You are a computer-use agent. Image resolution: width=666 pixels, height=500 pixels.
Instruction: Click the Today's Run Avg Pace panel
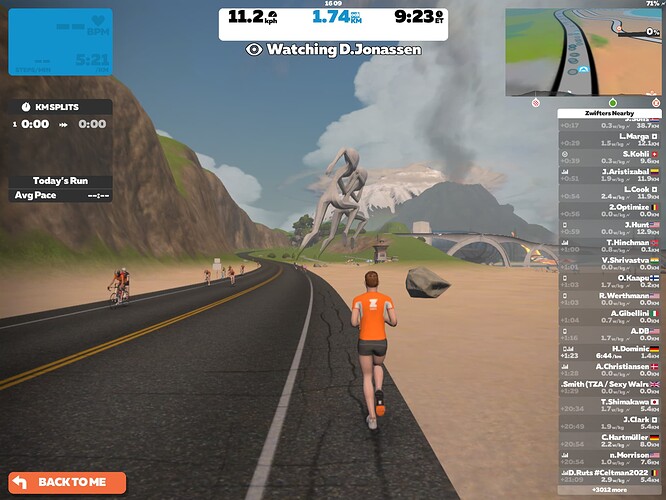pos(60,188)
